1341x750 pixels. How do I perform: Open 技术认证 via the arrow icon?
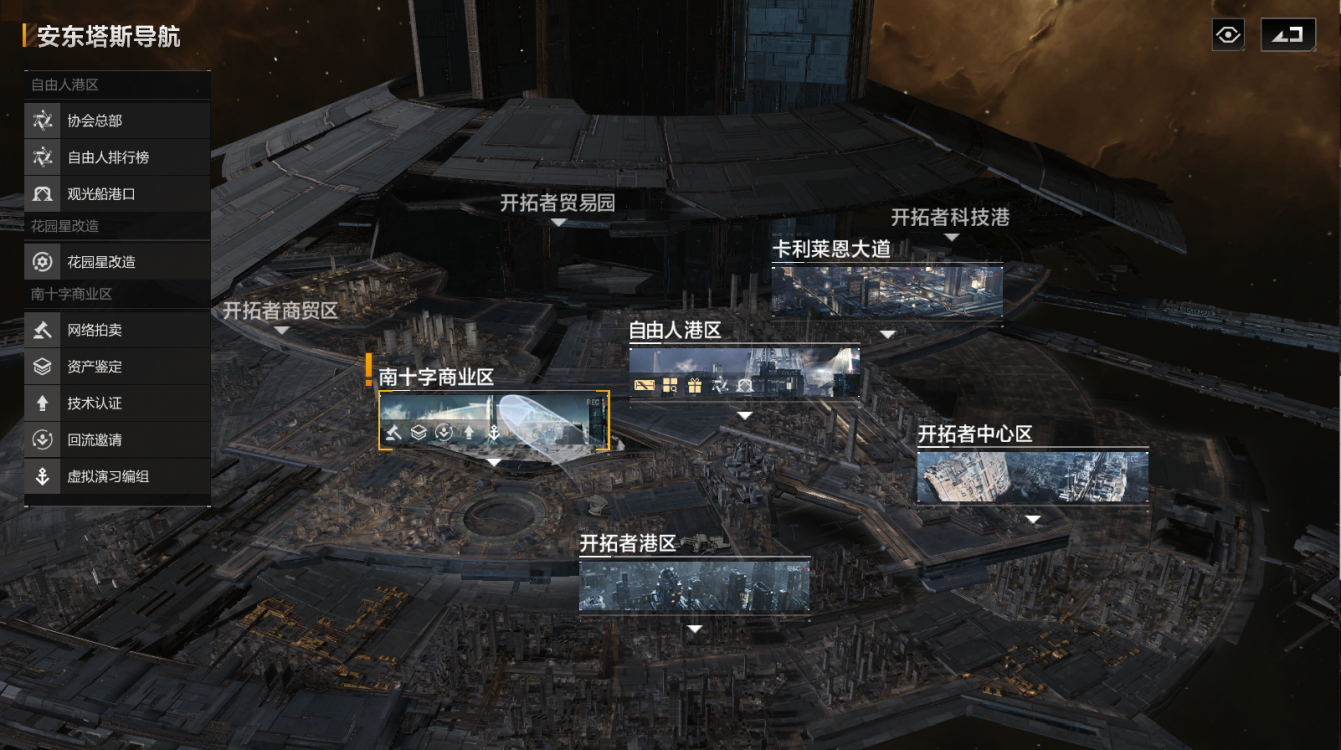tap(42, 403)
